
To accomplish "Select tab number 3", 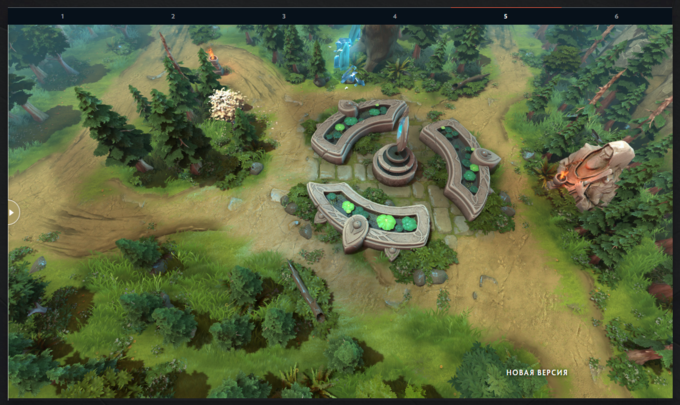I will (x=284, y=16).
